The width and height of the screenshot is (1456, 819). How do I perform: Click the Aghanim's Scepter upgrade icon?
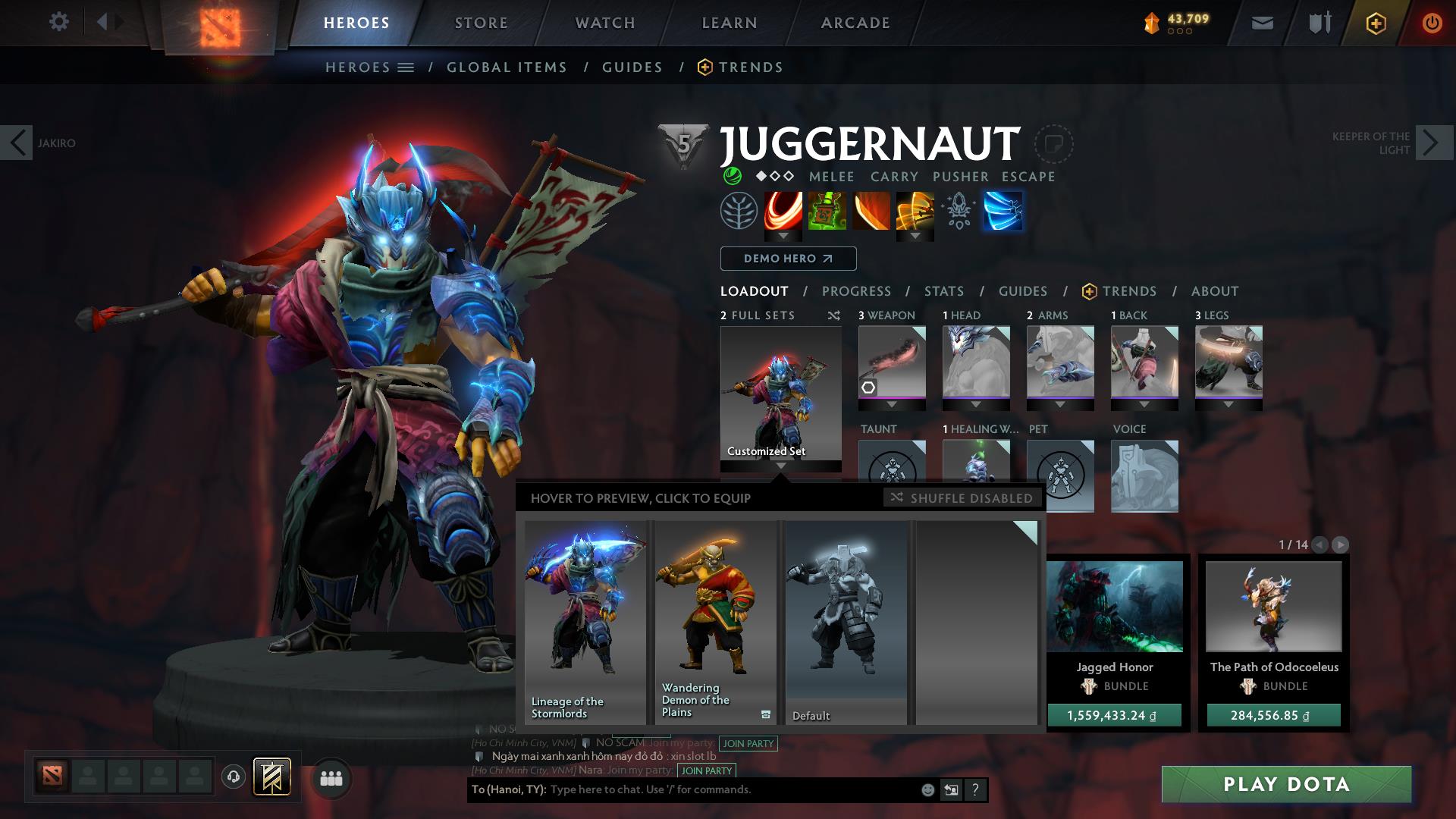tap(958, 212)
